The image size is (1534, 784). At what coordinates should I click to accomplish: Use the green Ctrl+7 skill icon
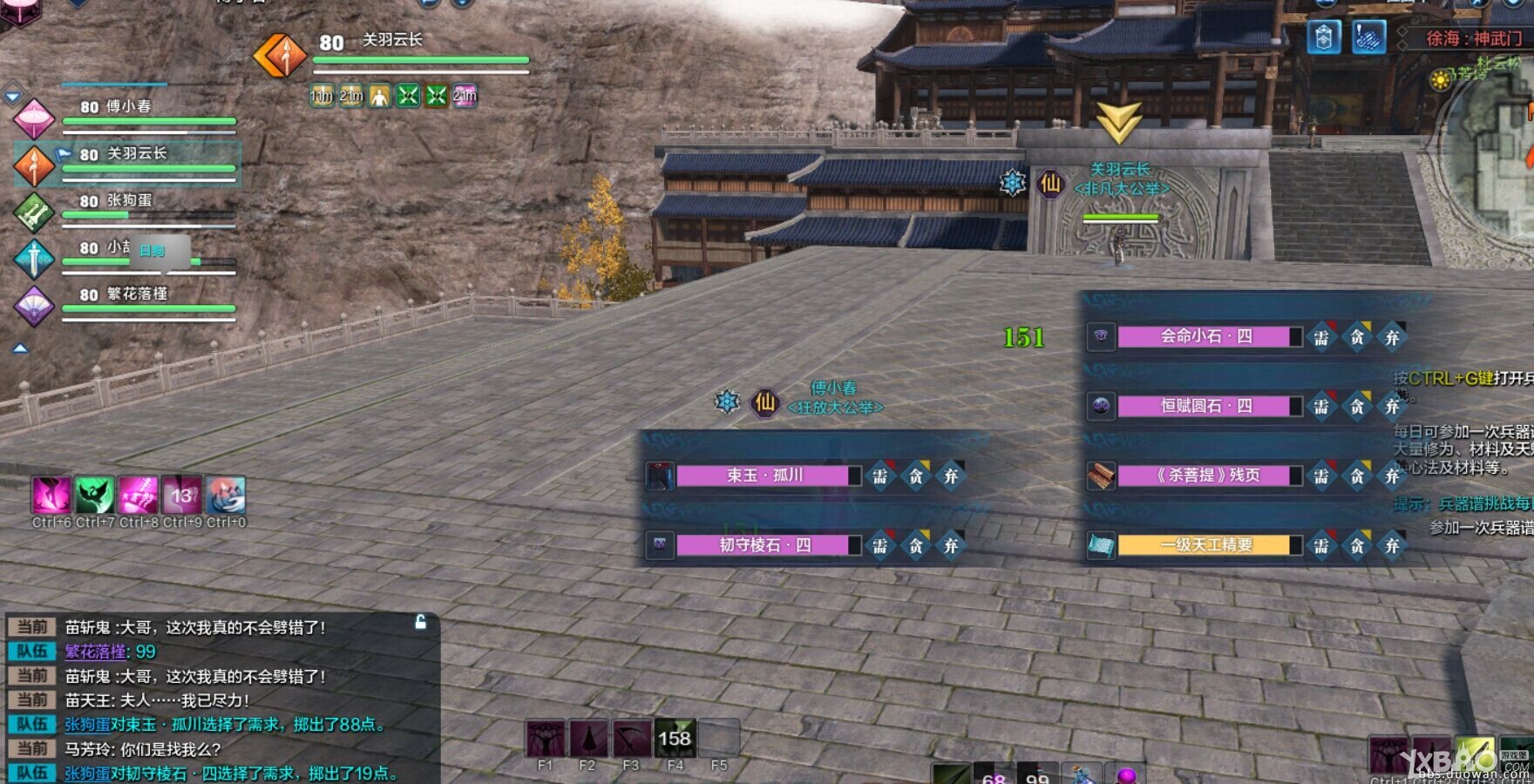pos(94,495)
